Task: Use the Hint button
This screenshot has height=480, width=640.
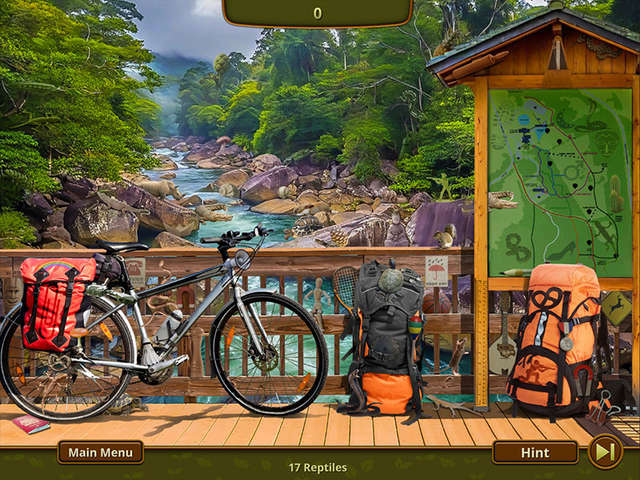Action: tap(535, 452)
